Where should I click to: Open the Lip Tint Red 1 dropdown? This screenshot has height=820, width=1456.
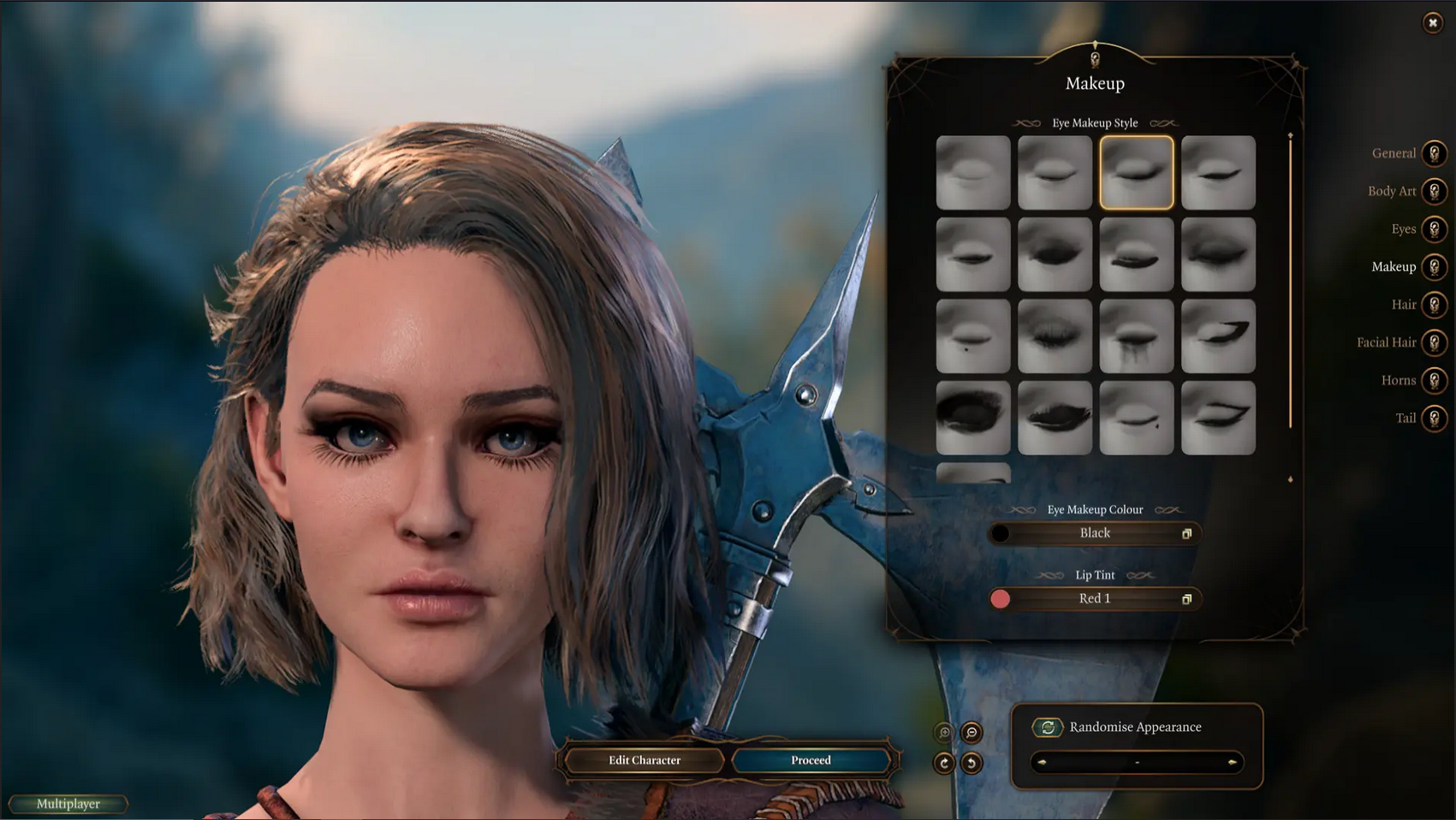[1095, 598]
